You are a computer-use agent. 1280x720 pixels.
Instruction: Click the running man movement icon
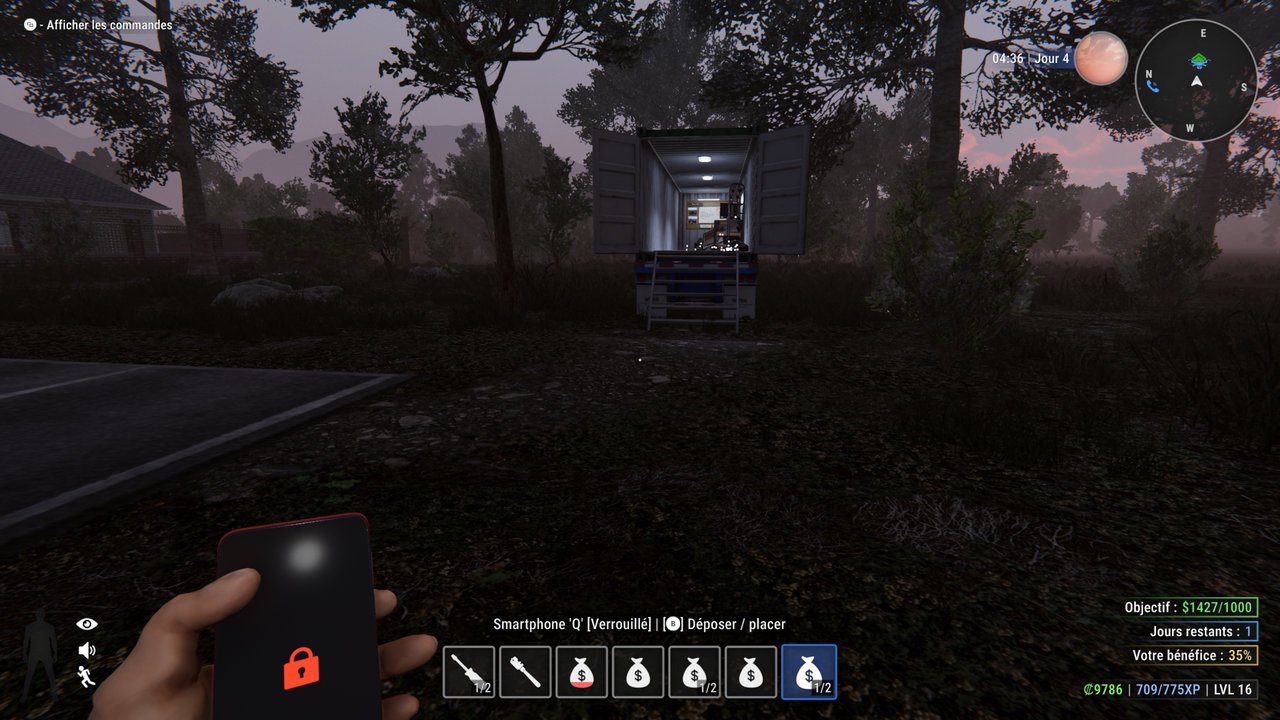87,676
